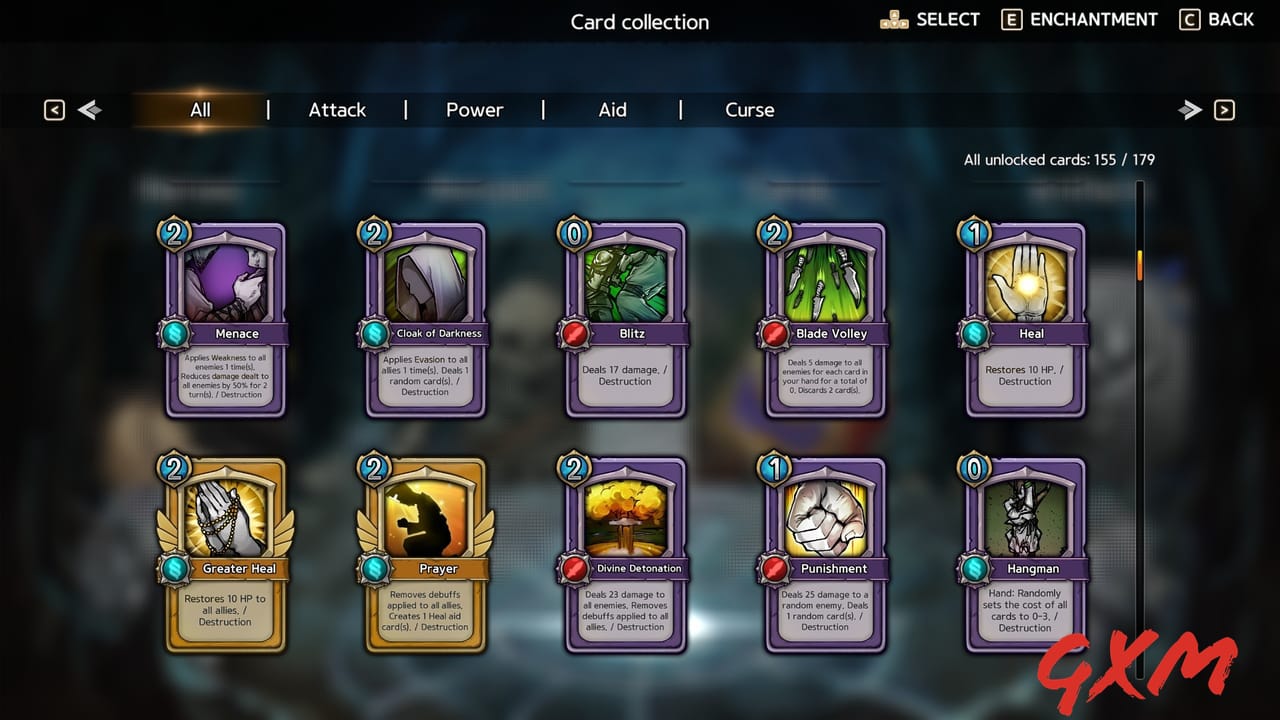Select the Power tab
The image size is (1280, 720).
474,110
